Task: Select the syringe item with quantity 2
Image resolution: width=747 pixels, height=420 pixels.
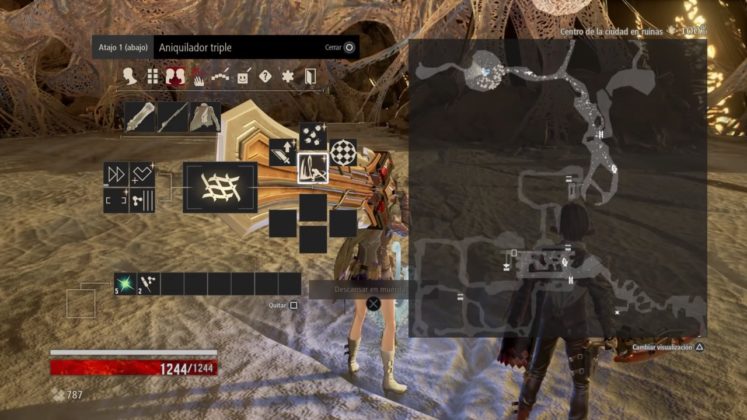Action: tap(149, 284)
